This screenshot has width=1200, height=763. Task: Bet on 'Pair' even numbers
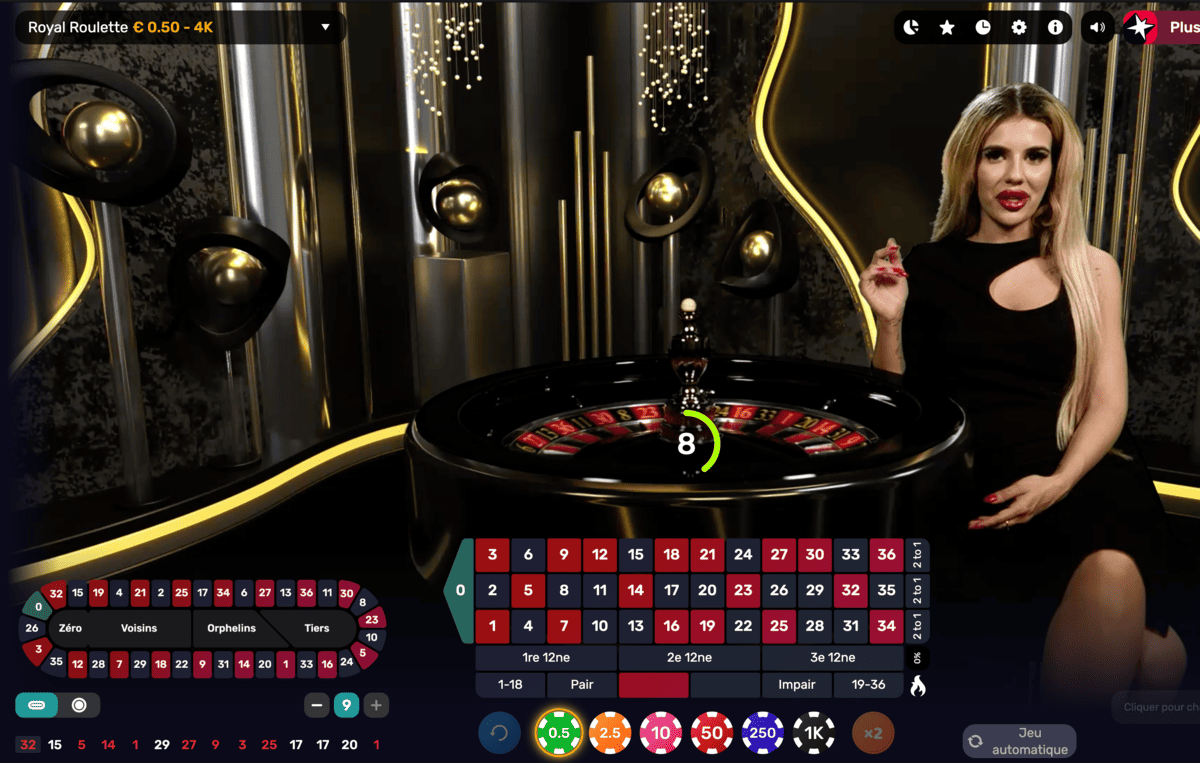[x=582, y=685]
